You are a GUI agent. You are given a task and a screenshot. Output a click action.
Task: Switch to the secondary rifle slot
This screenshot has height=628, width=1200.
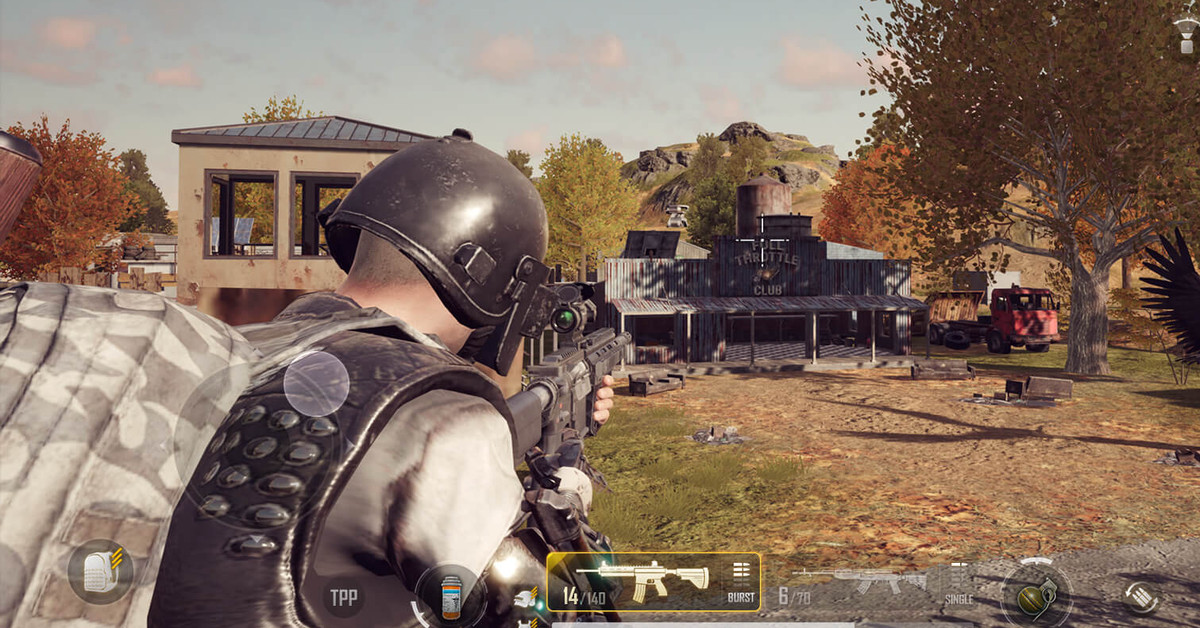pyautogui.click(x=858, y=581)
